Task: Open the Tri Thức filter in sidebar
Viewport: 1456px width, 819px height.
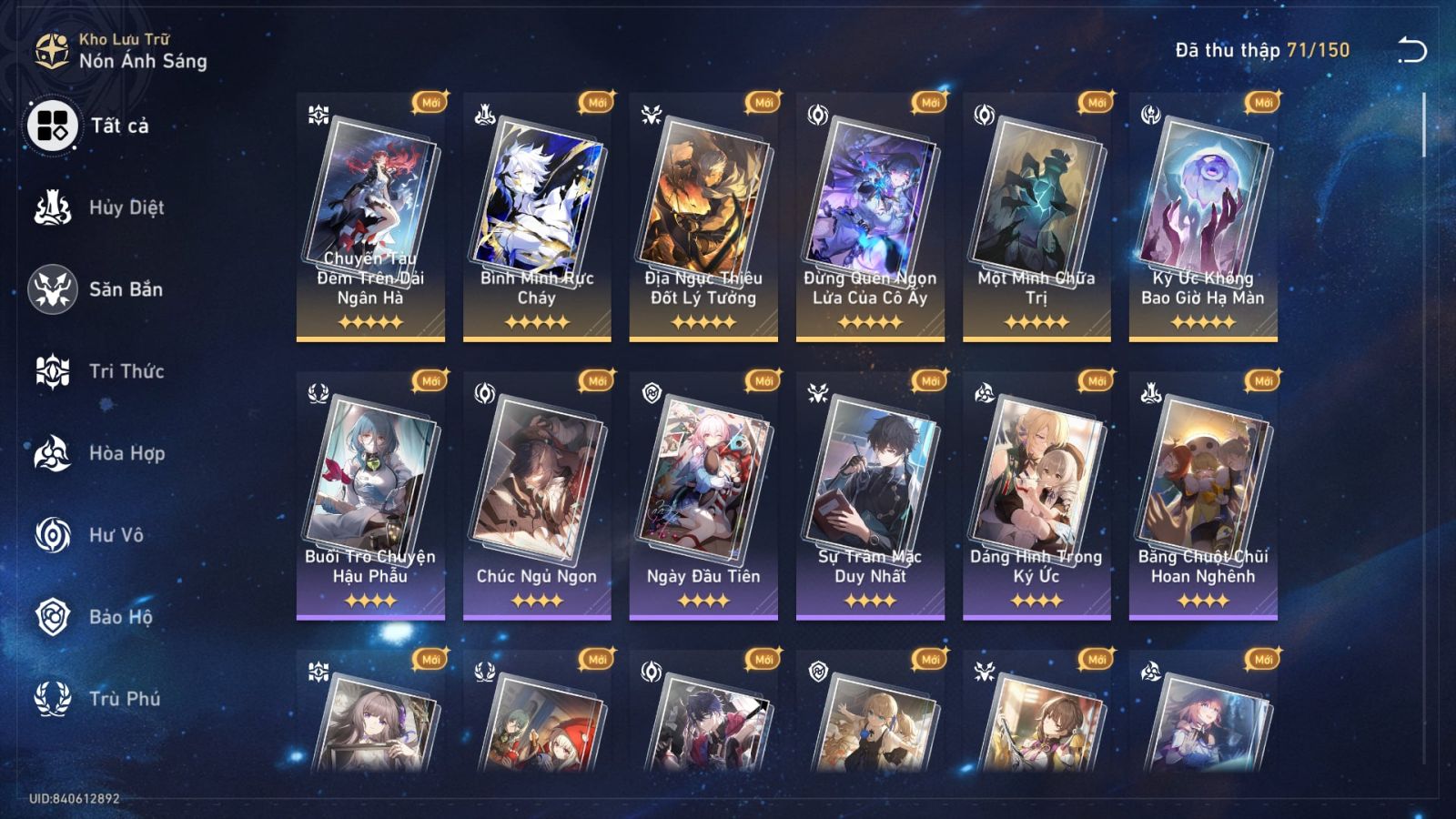Action: [x=55, y=371]
